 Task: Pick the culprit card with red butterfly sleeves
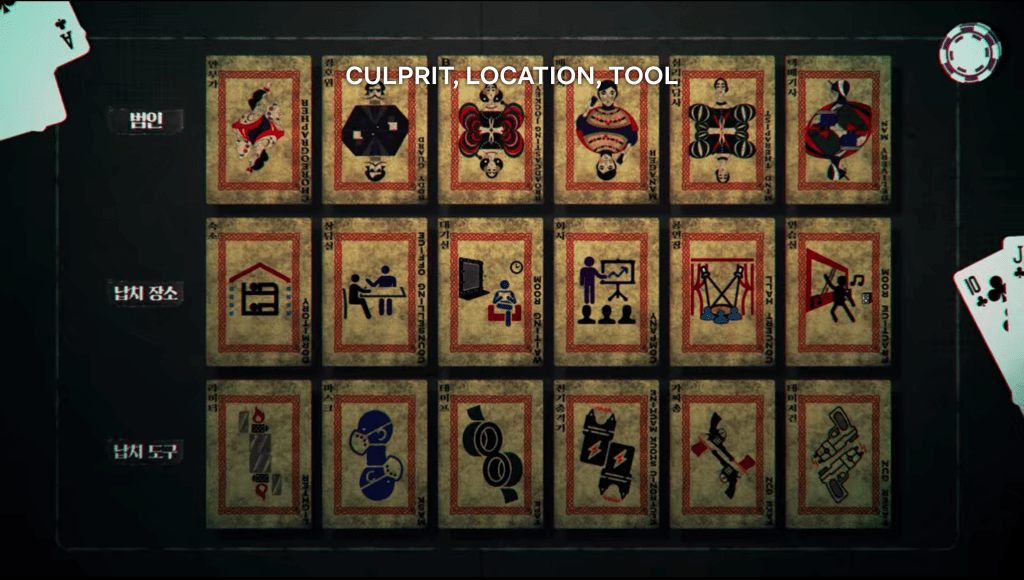point(490,130)
